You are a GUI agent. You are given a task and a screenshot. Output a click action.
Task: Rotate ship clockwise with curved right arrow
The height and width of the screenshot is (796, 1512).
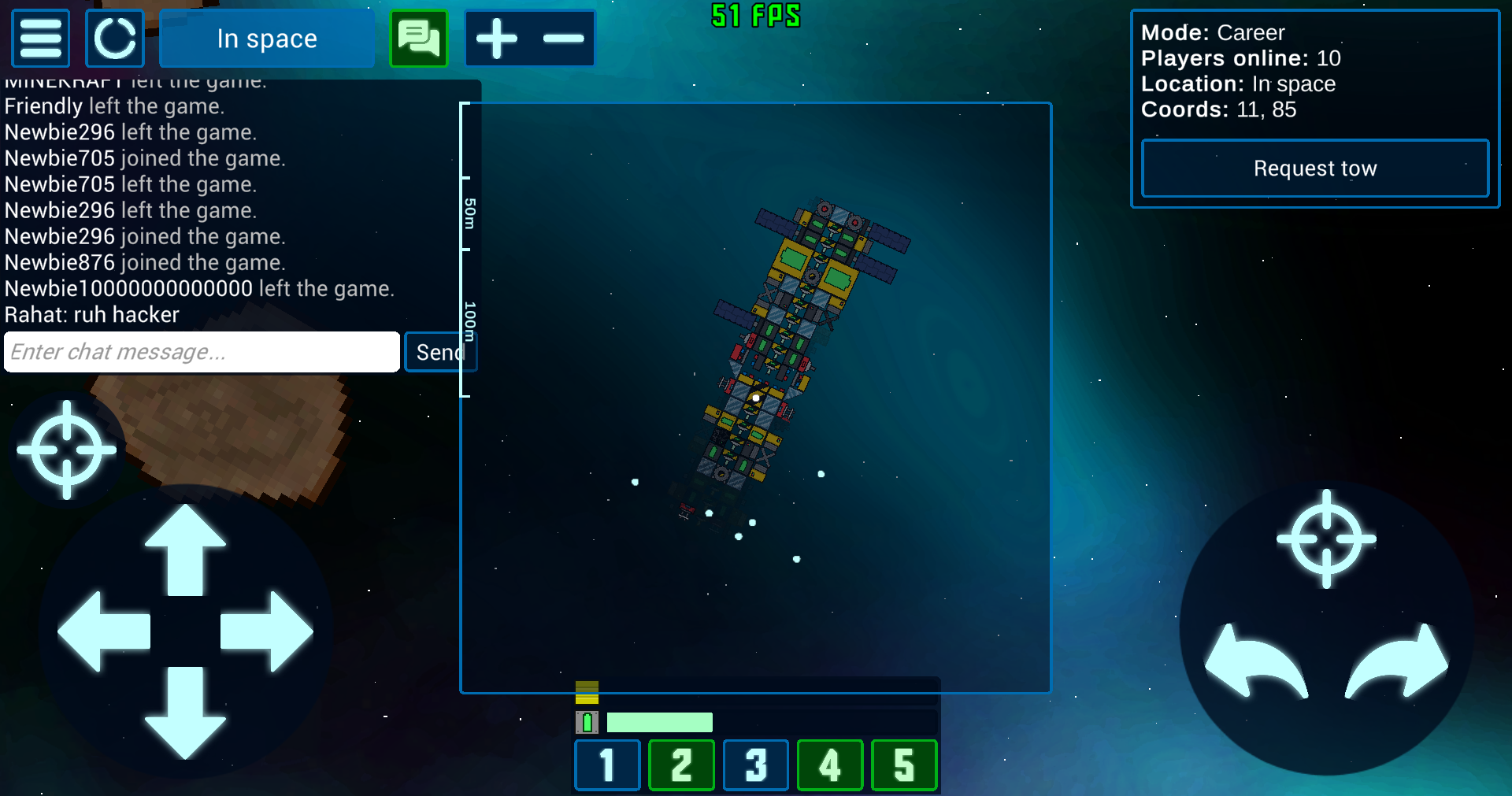(x=1398, y=661)
